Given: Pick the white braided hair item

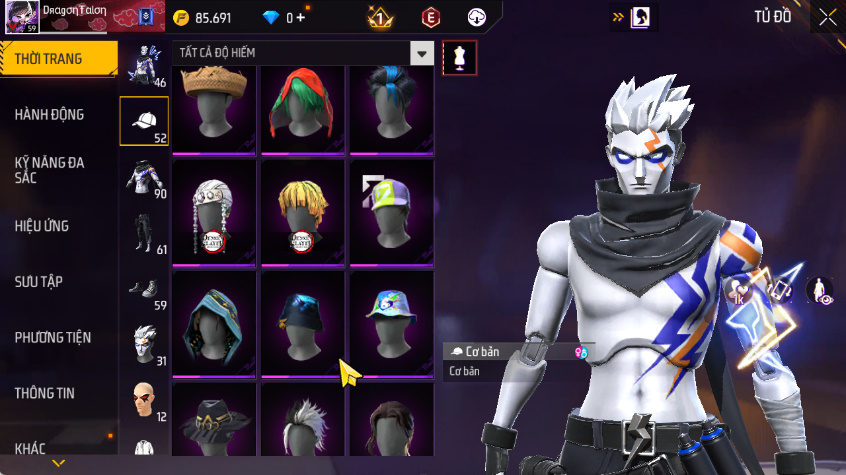Looking at the screenshot, I should pos(215,213).
